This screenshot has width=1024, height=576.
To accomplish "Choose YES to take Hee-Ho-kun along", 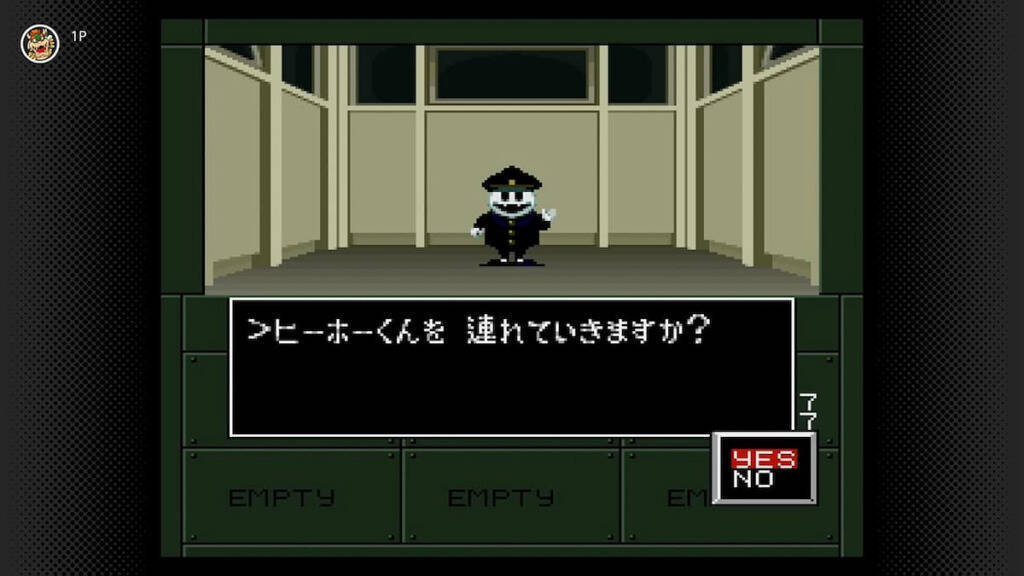I will [x=764, y=459].
